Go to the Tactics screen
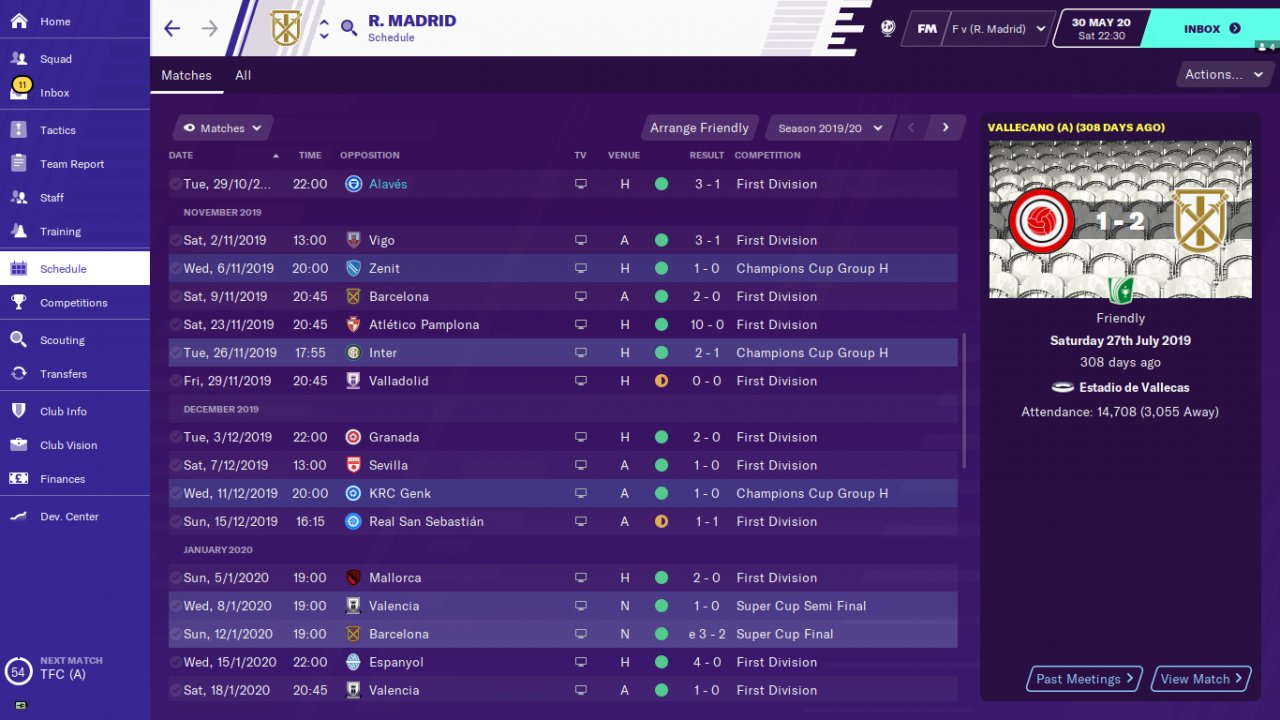This screenshot has height=720, width=1280. 58,130
